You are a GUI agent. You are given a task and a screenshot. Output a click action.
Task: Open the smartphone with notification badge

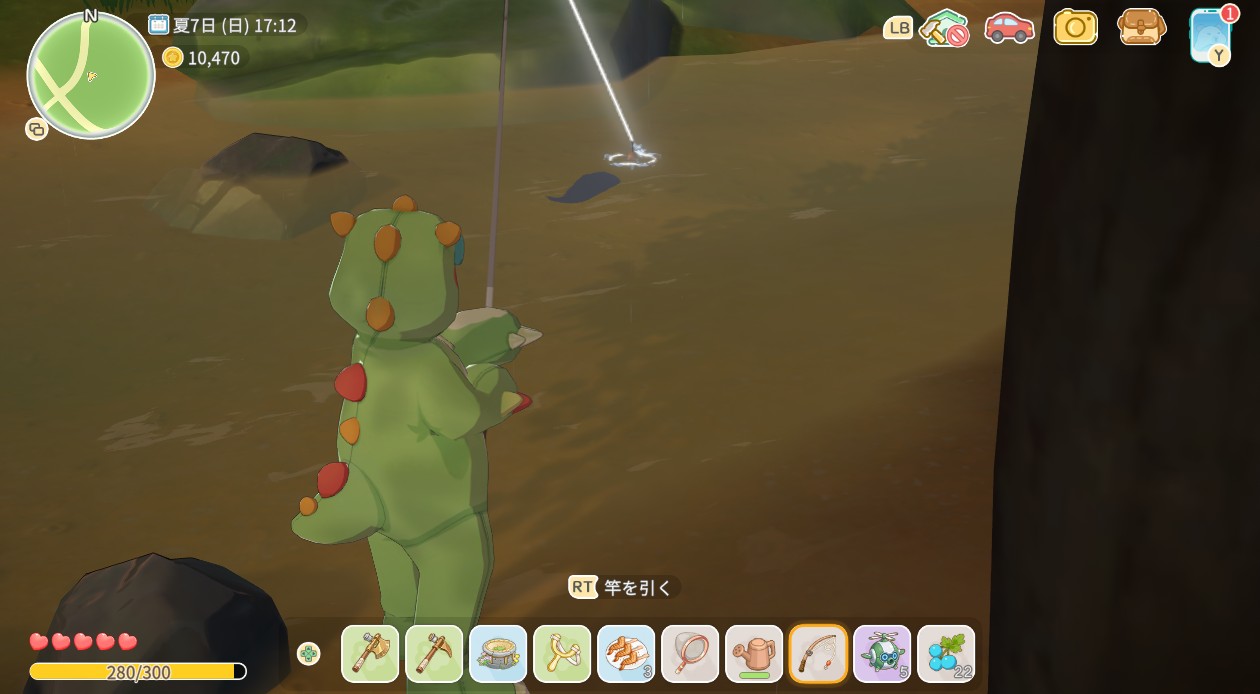tap(1209, 34)
